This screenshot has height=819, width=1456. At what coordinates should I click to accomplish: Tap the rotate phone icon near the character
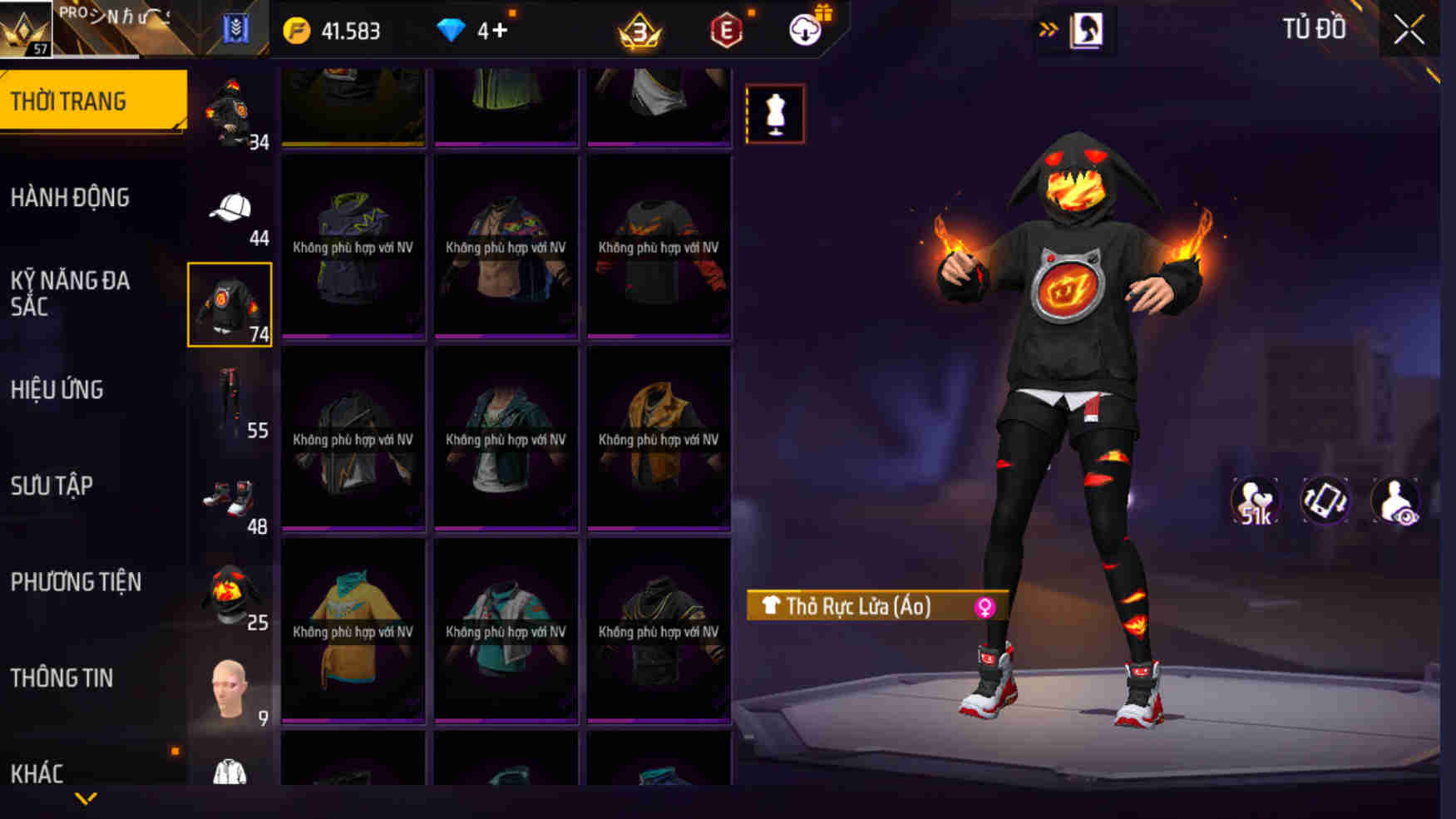(1325, 500)
